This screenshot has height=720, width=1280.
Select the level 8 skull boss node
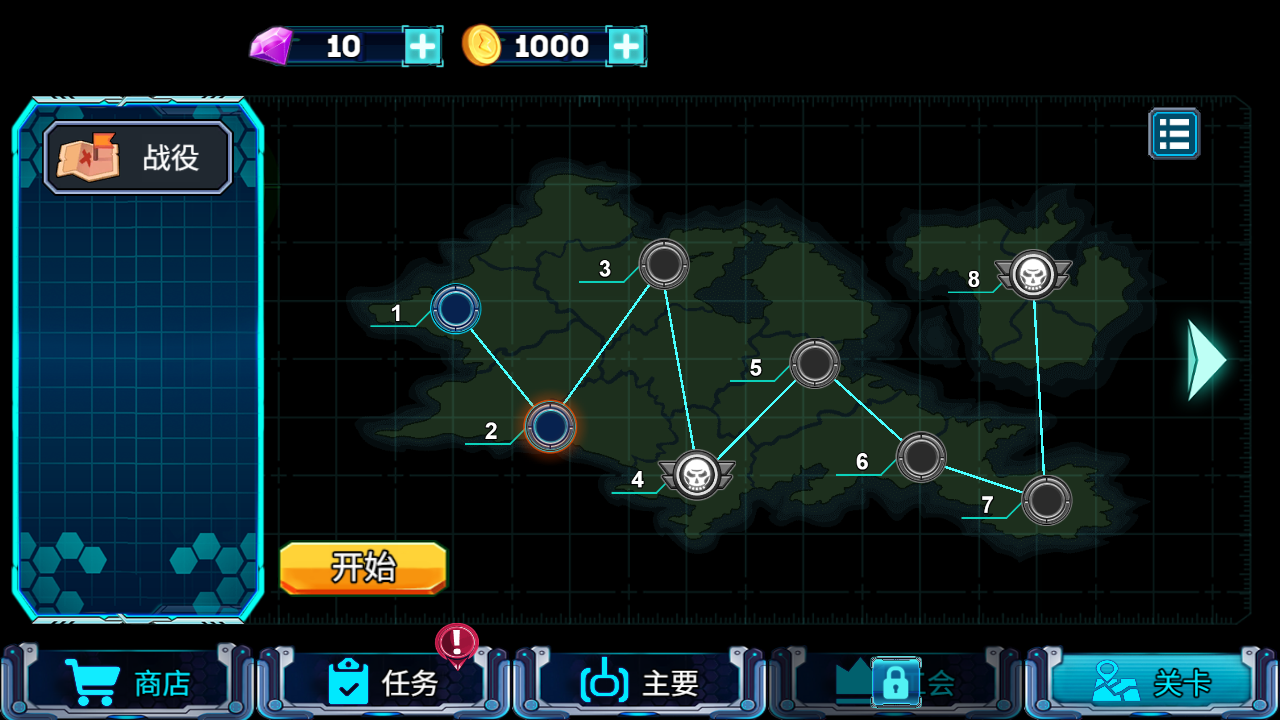1033,274
